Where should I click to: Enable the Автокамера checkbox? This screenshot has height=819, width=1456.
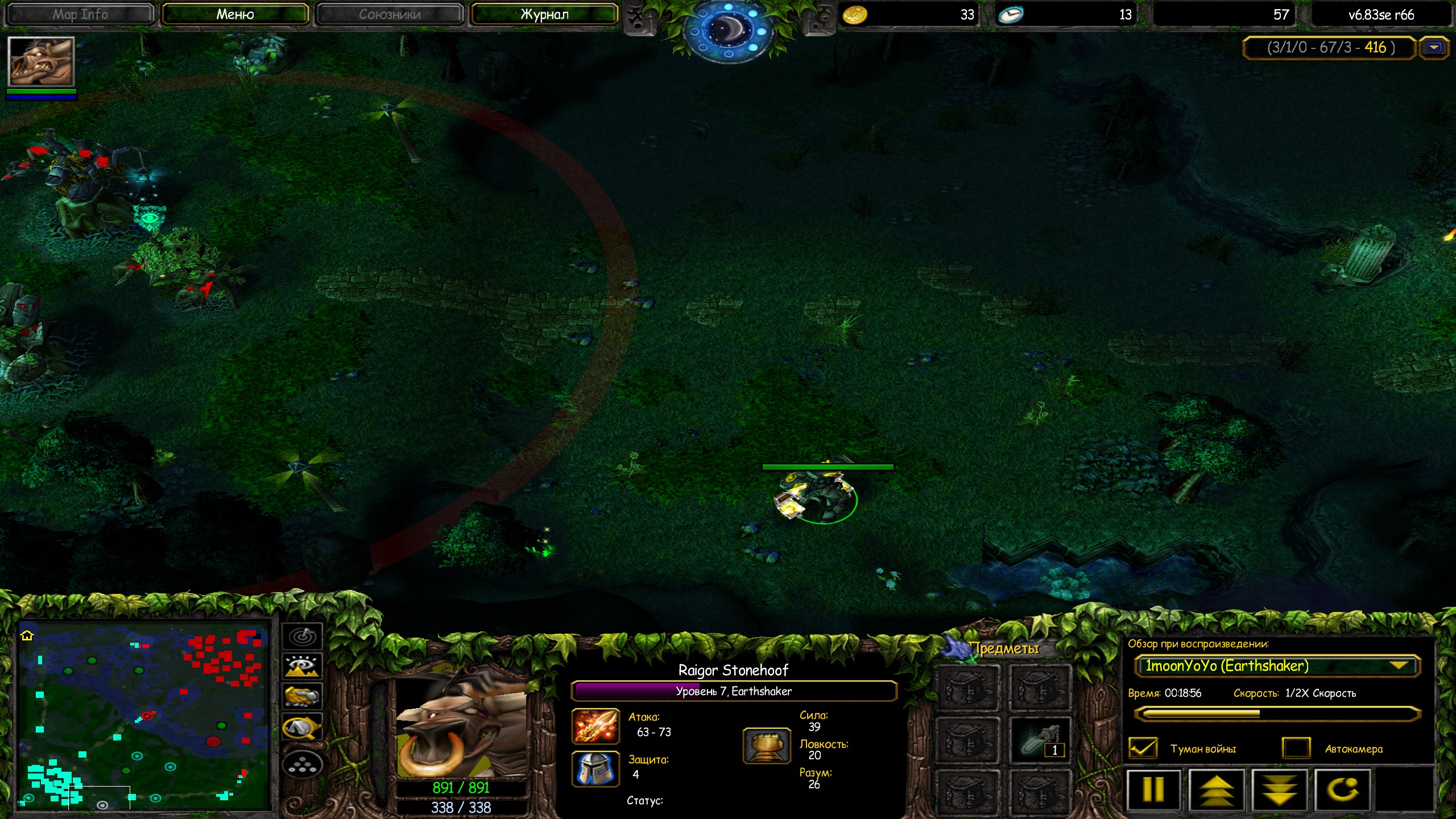(x=1296, y=748)
